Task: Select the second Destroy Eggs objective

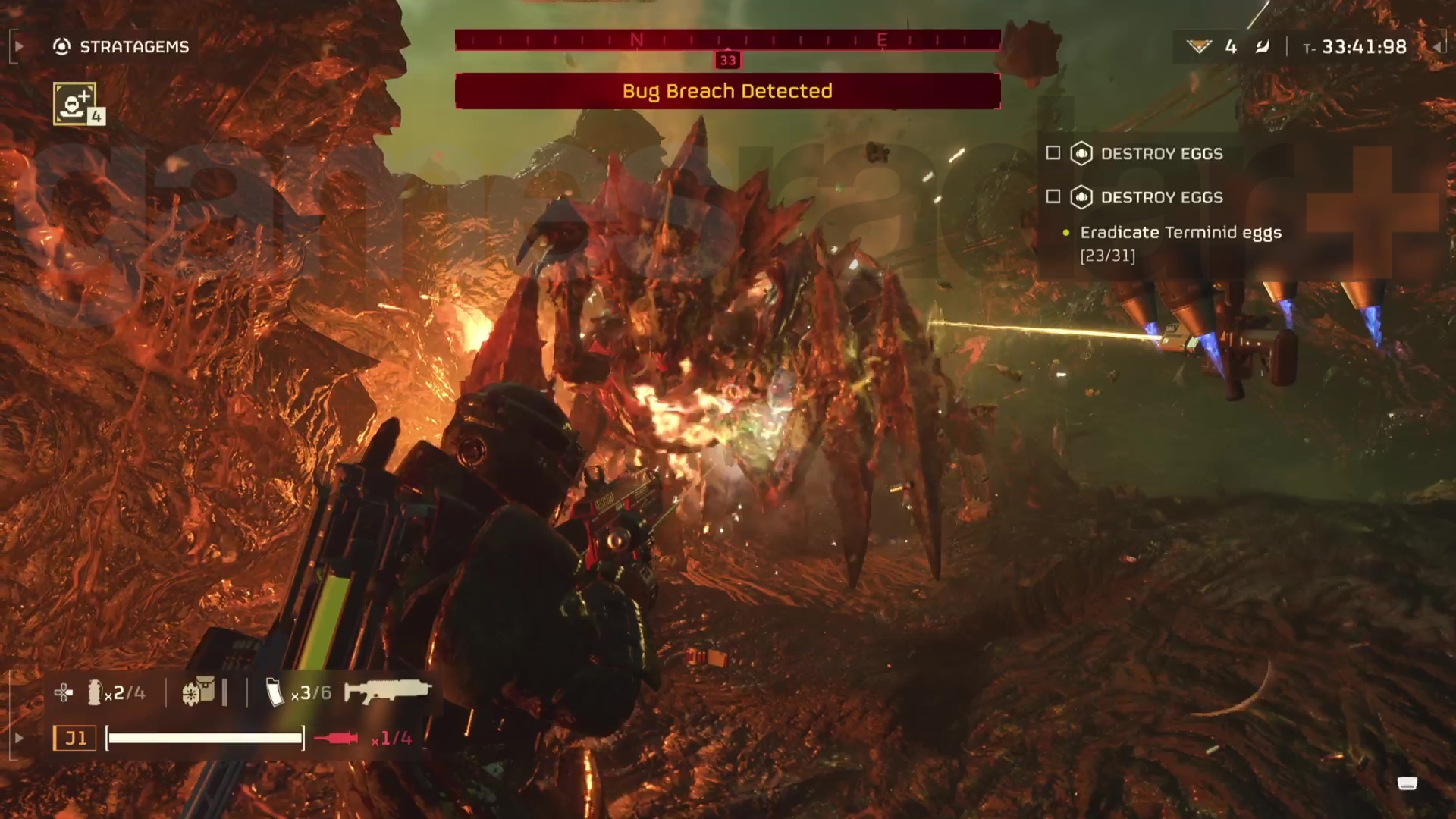Action: pyautogui.click(x=1160, y=197)
